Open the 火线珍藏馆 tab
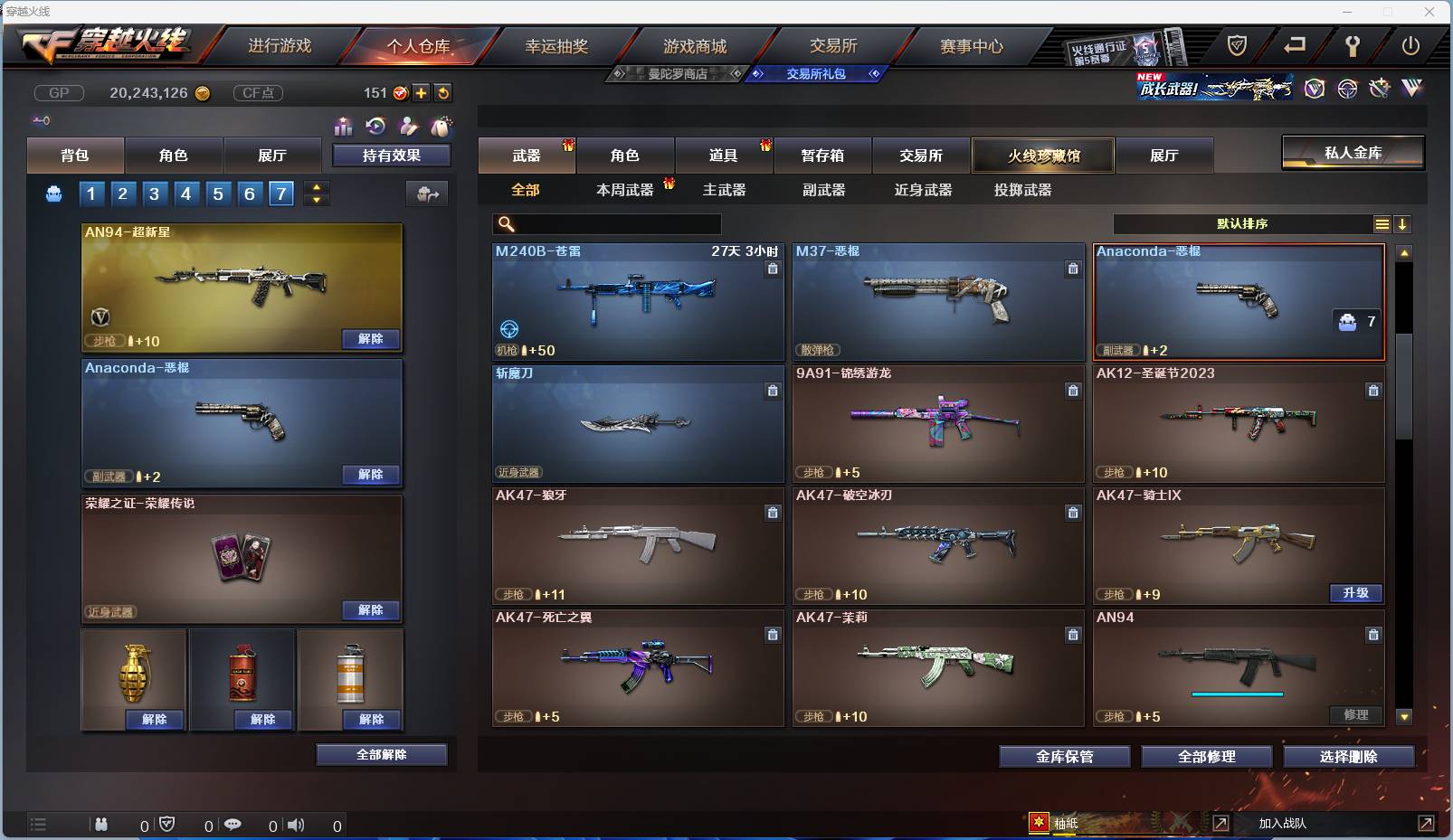Viewport: 1453px width, 840px height. click(x=1044, y=155)
